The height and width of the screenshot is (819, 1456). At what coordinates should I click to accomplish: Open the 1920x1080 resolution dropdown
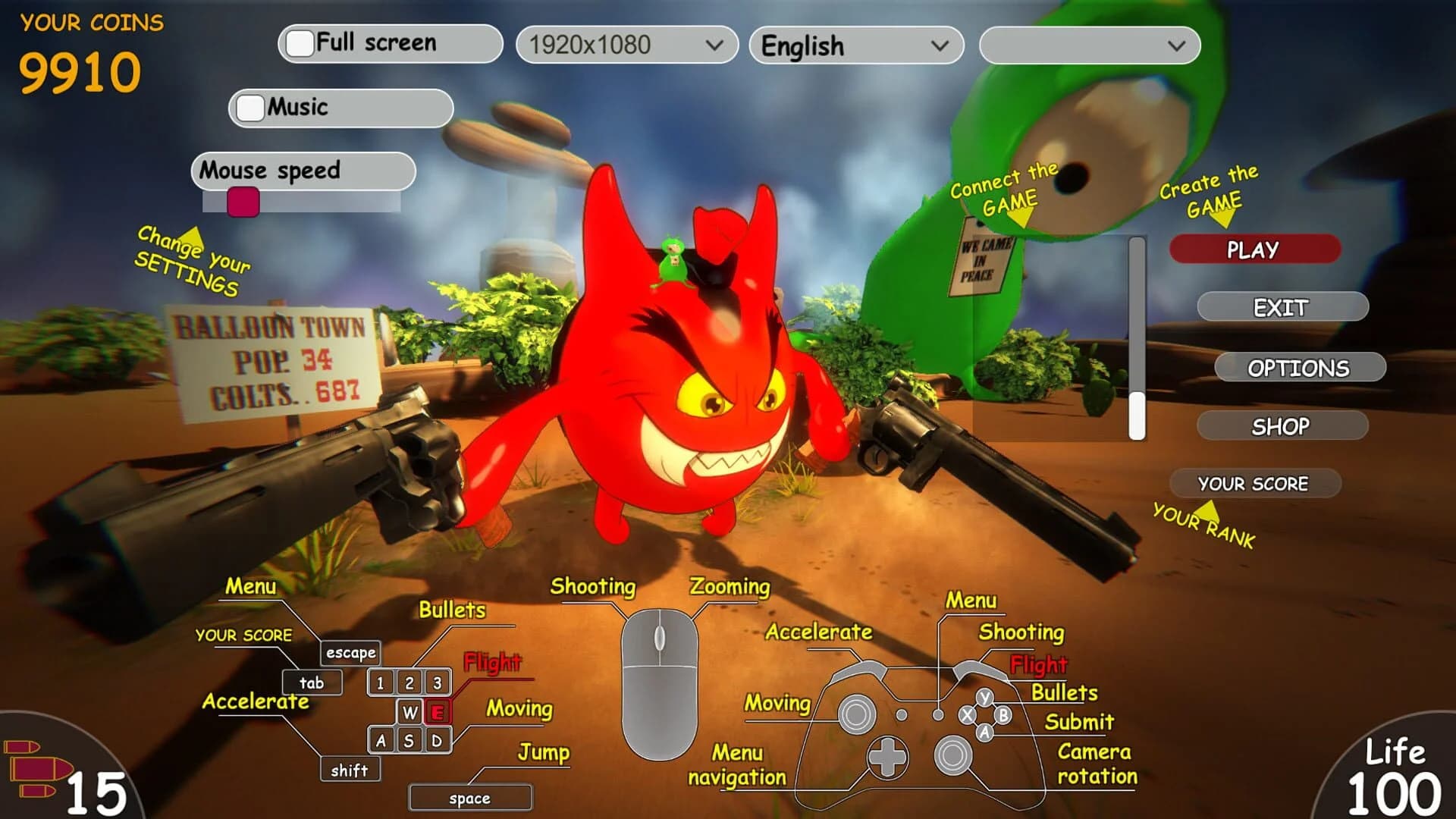pos(626,45)
